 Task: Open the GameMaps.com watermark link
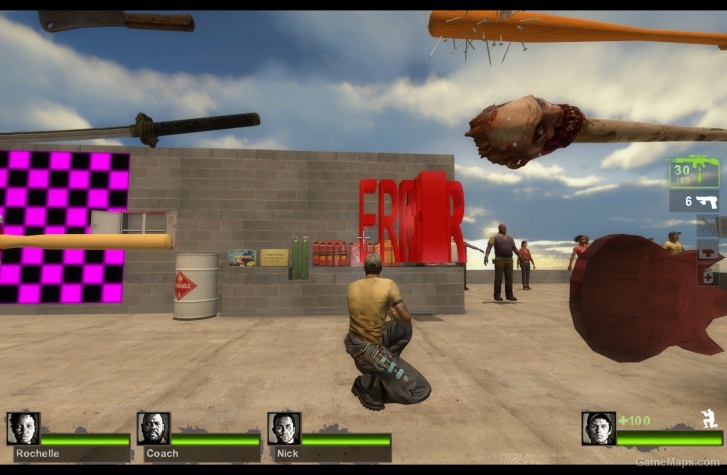tap(679, 462)
